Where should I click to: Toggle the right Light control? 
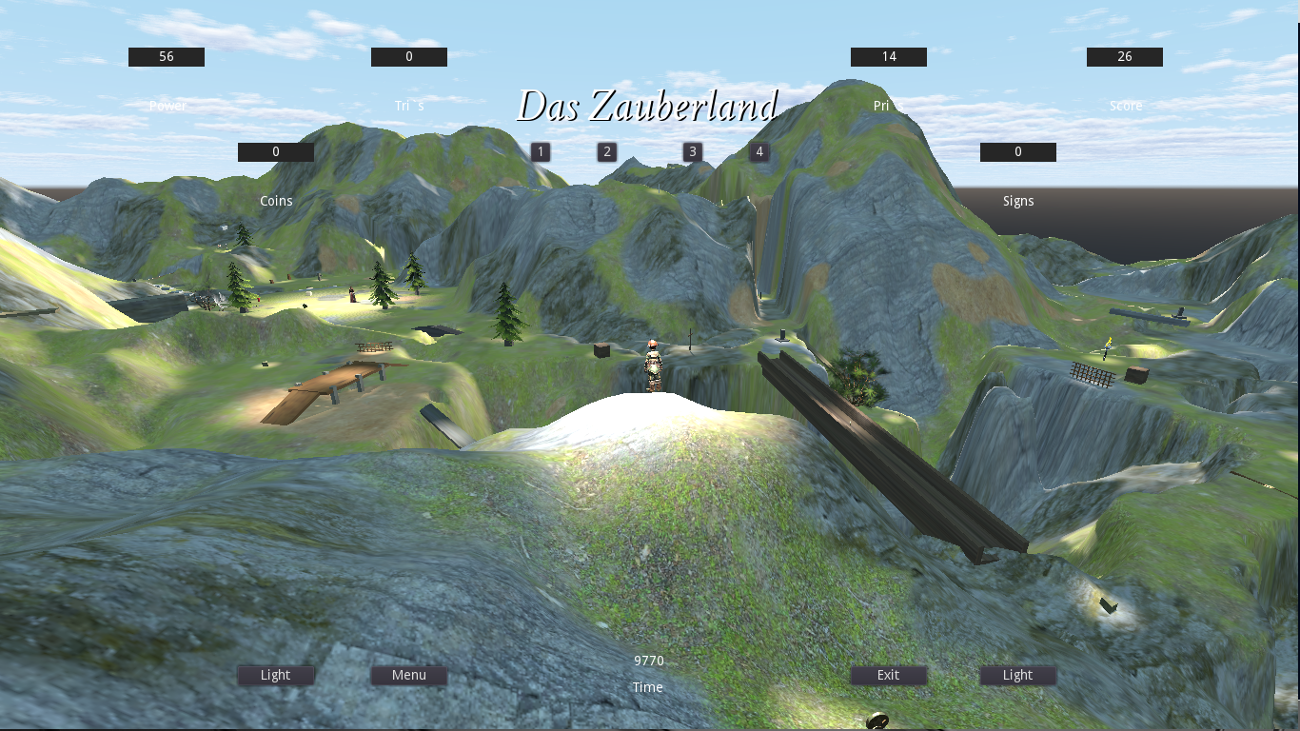1017,675
